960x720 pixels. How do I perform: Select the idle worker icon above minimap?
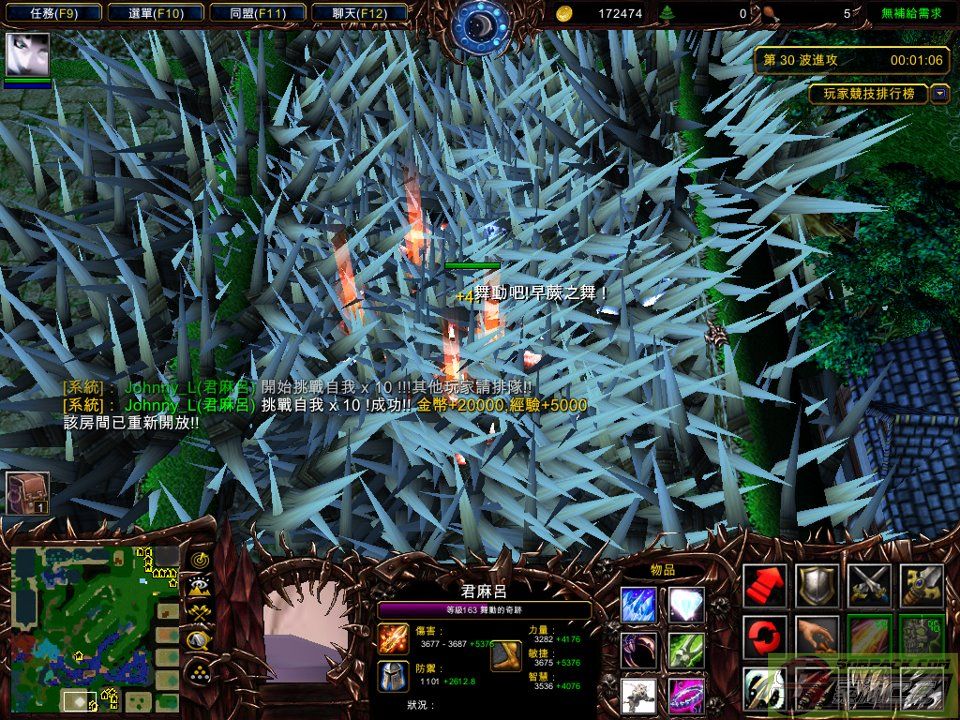27,492
